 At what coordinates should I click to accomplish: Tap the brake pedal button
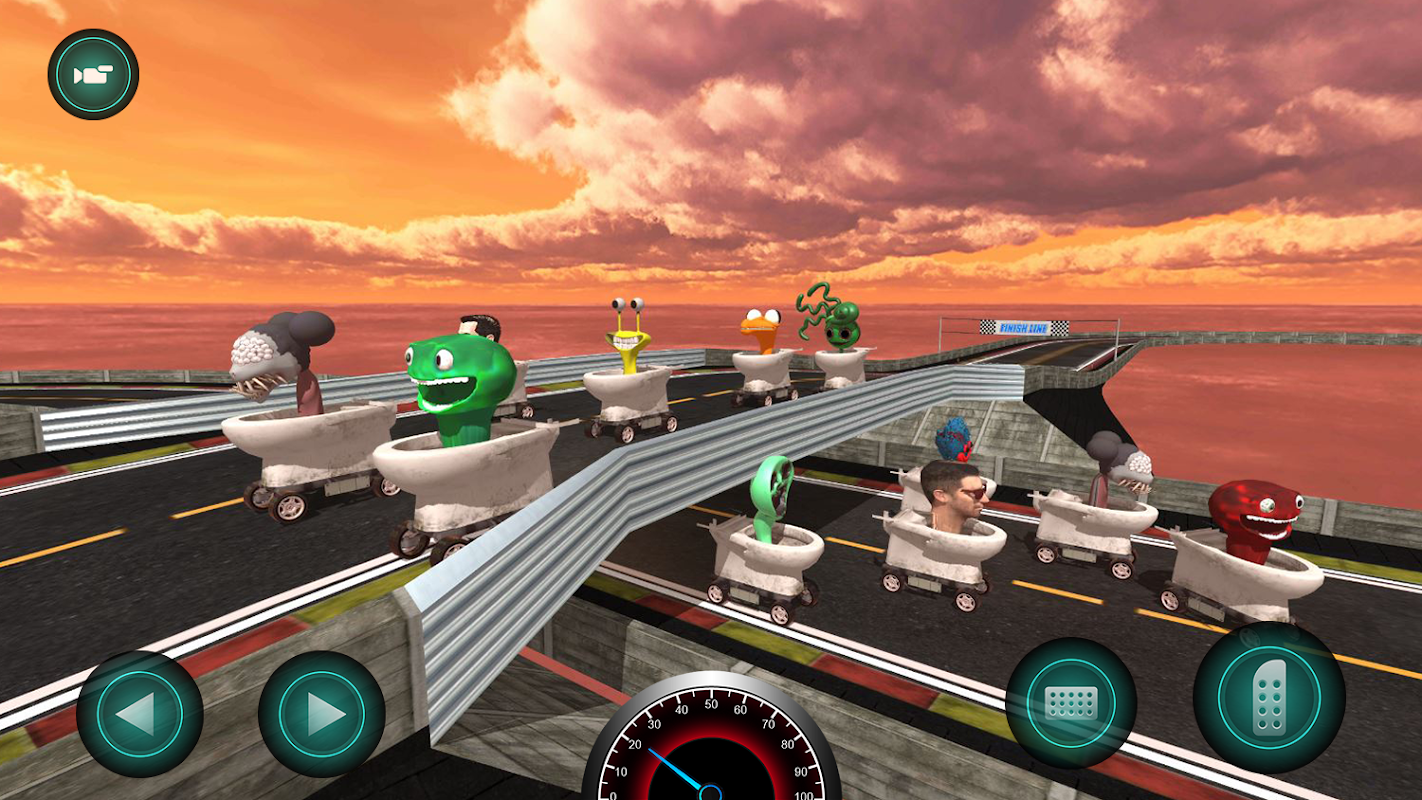tap(1070, 702)
